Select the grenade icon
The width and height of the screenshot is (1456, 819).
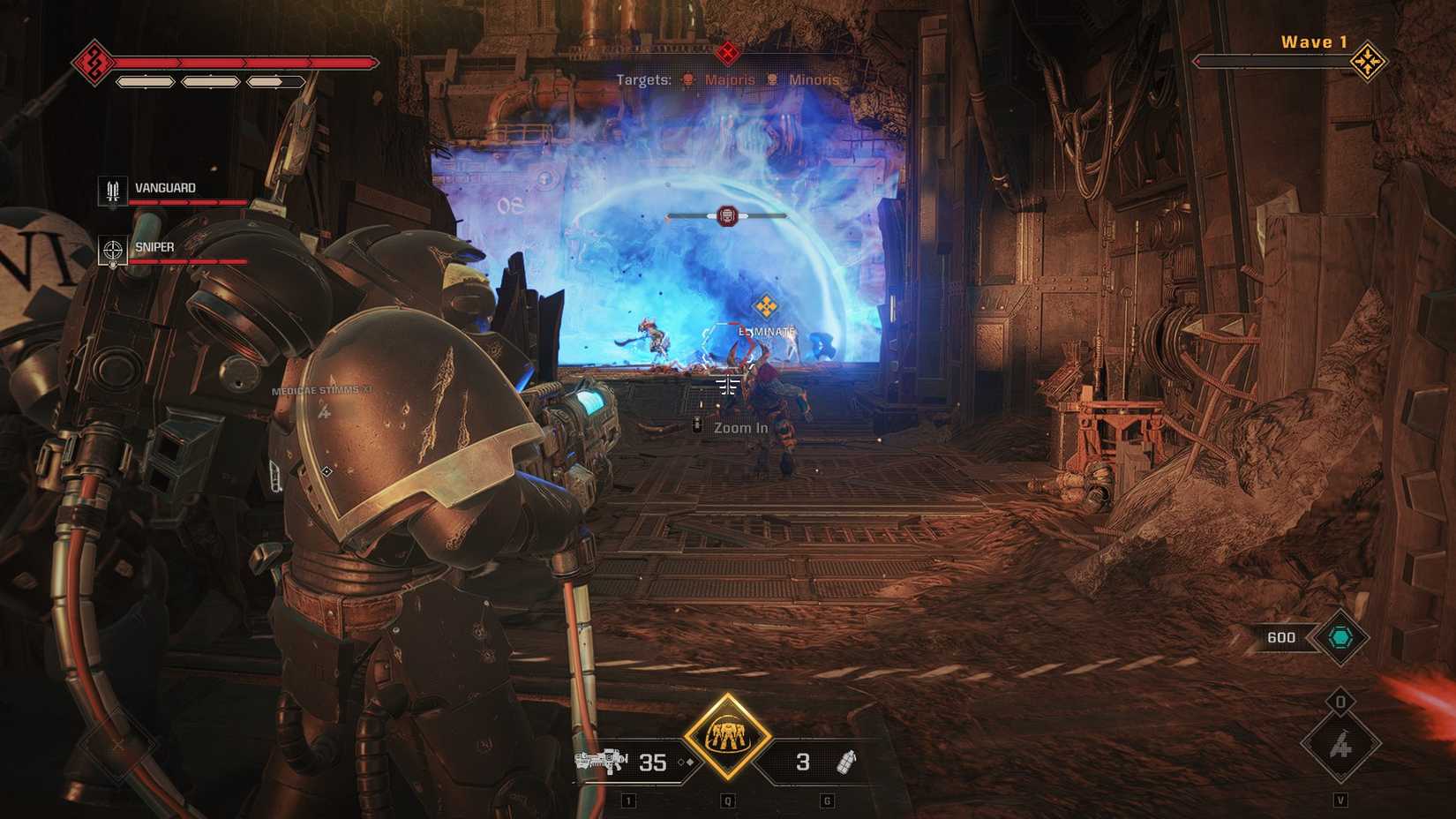click(845, 761)
